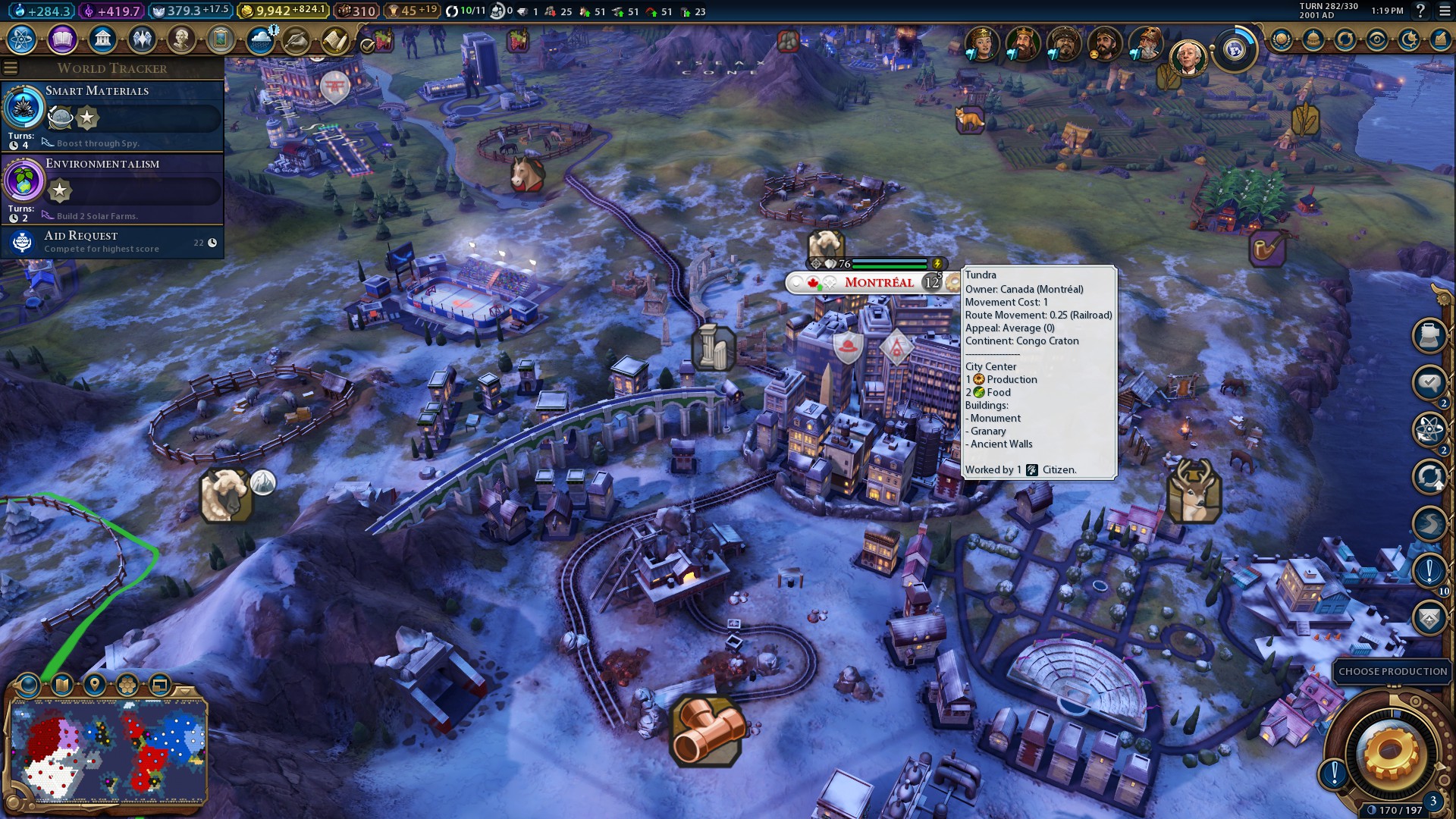
Task: Collapse the minimap with arrow button
Action: pyautogui.click(x=184, y=690)
